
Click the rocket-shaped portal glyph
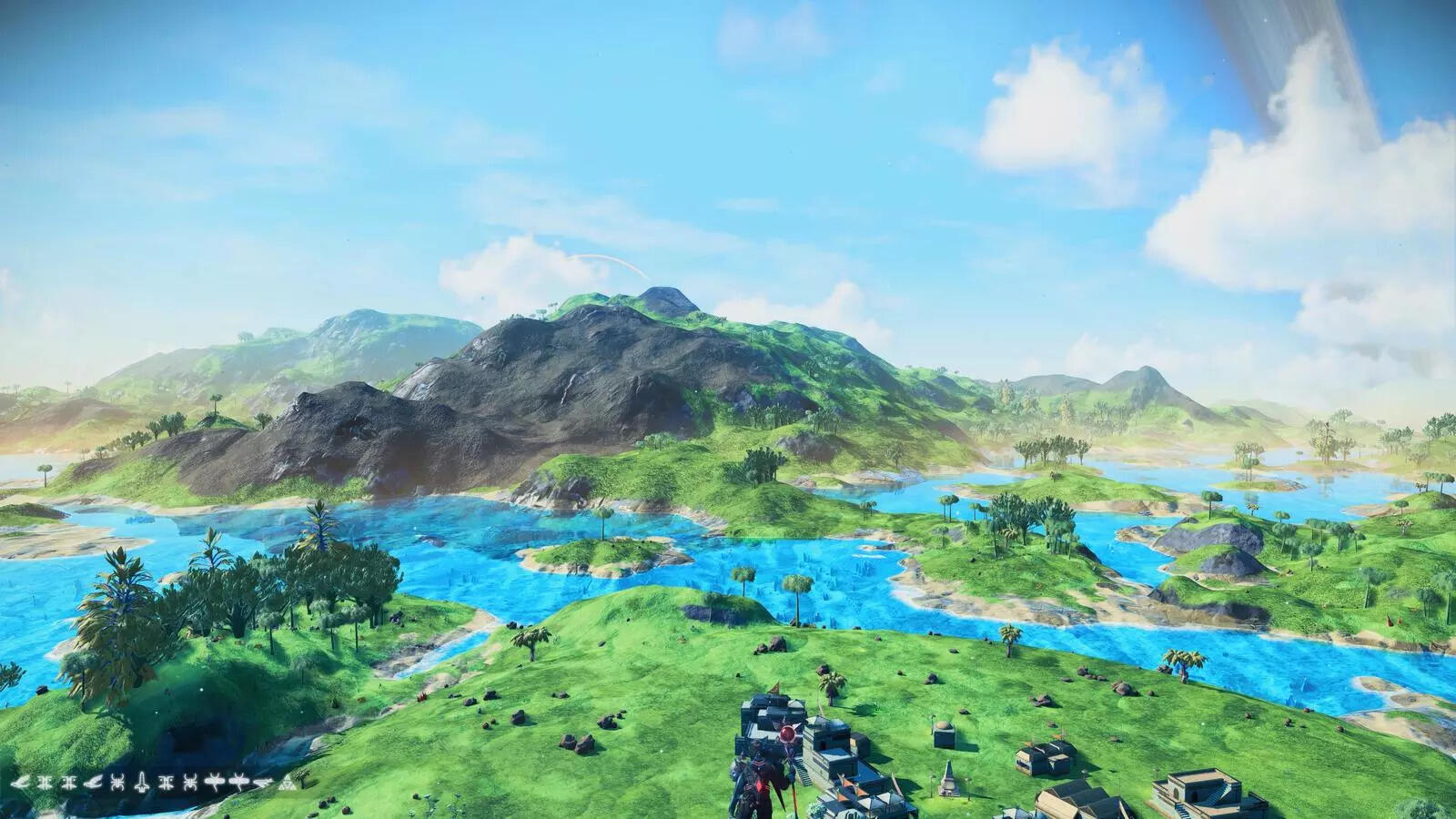point(142,783)
